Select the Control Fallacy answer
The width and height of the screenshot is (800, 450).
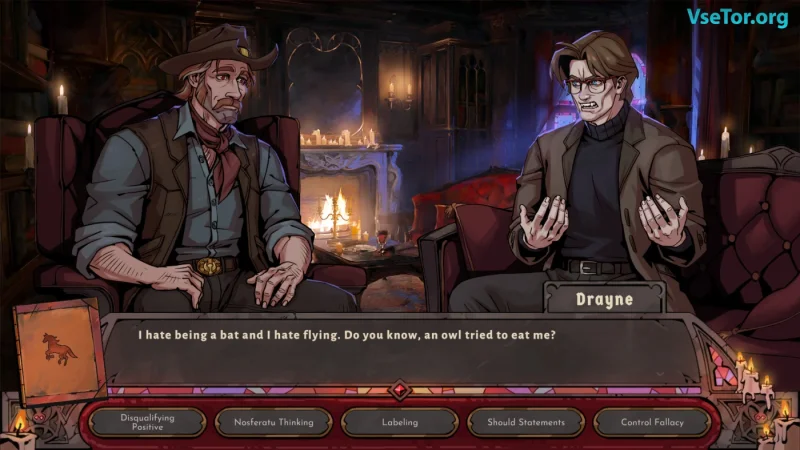pos(652,422)
